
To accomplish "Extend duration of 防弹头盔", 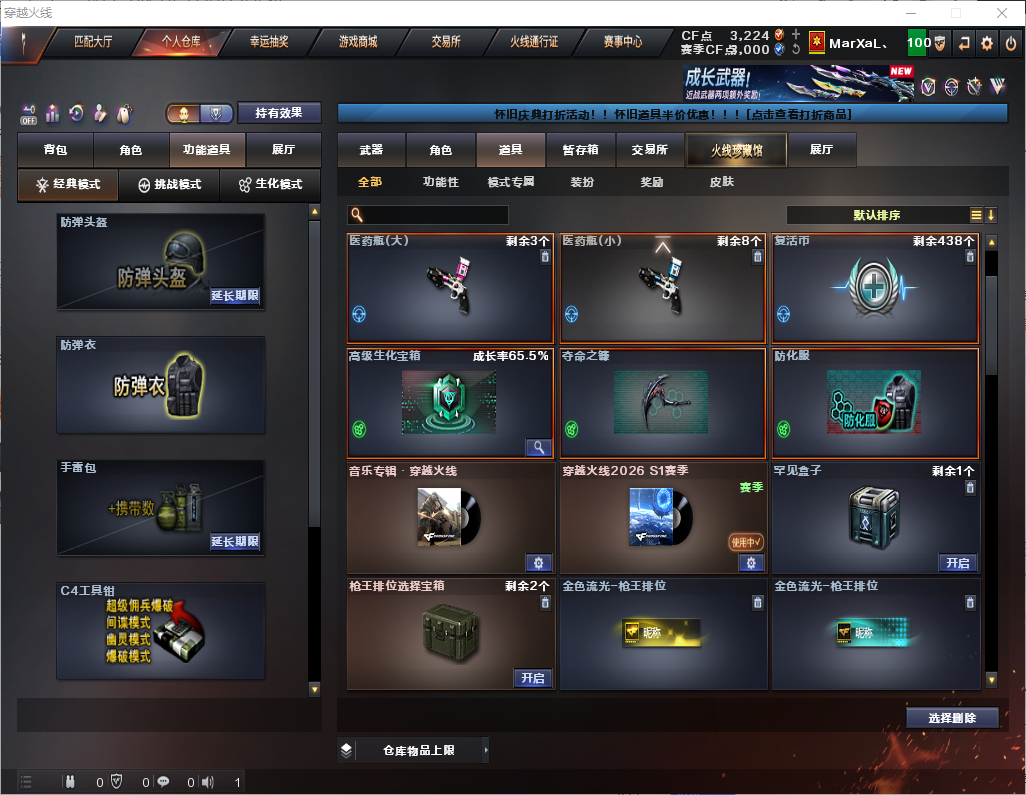I will pos(235,296).
